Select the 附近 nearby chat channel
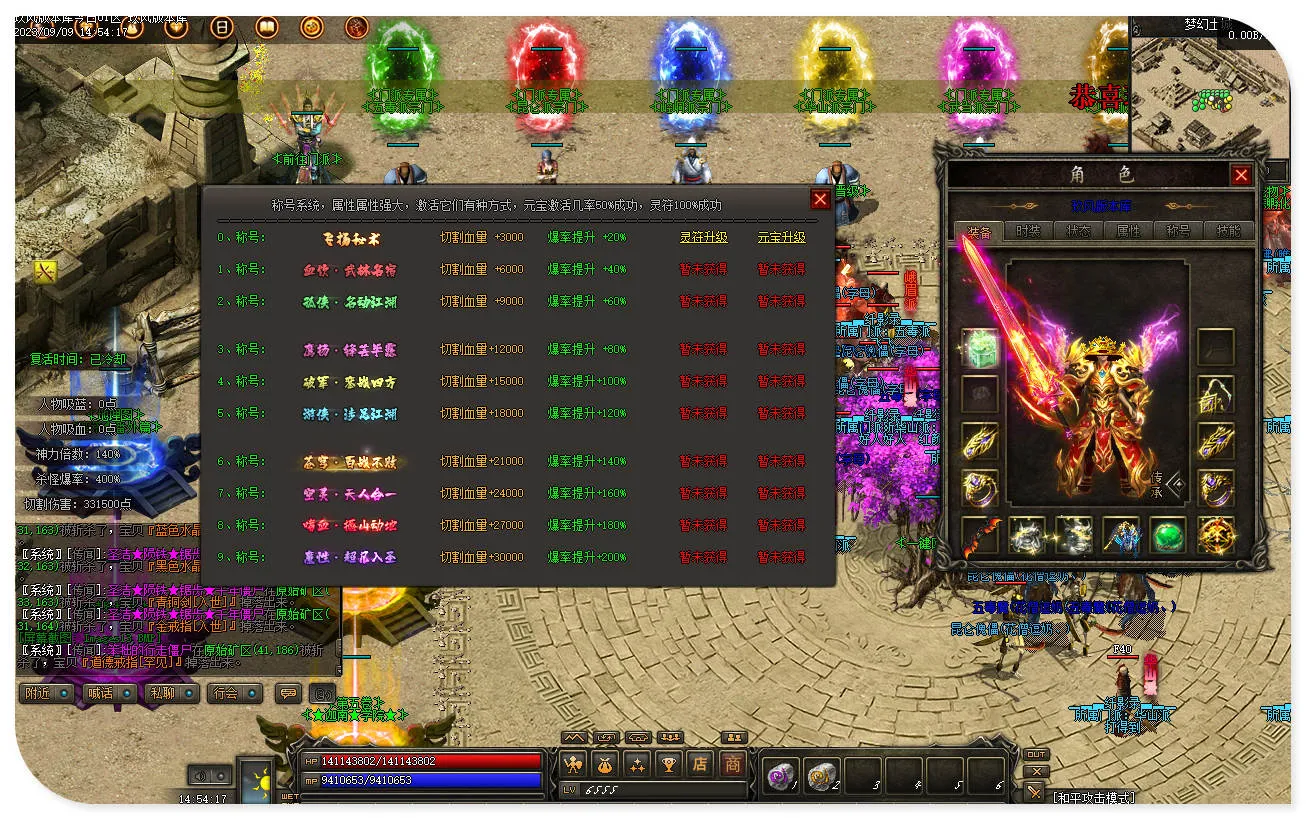 pos(46,693)
